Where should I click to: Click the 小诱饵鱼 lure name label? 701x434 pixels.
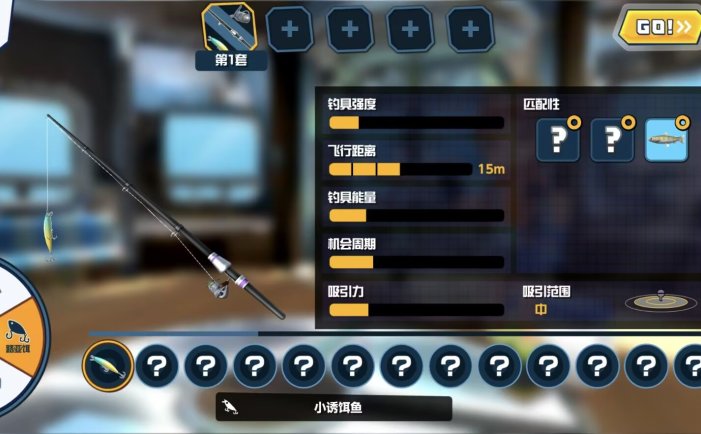coord(334,407)
